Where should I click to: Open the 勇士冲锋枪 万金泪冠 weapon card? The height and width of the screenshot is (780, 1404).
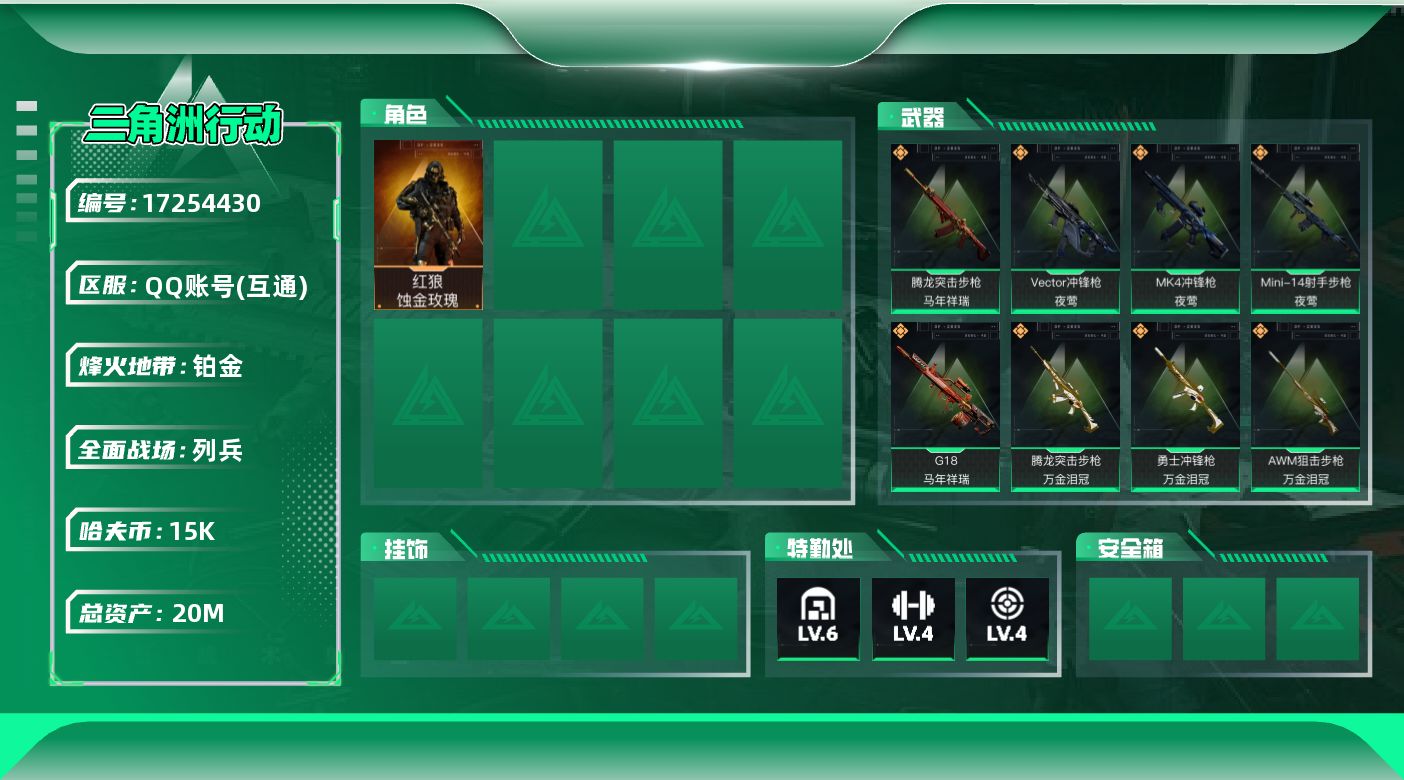pyautogui.click(x=1185, y=406)
